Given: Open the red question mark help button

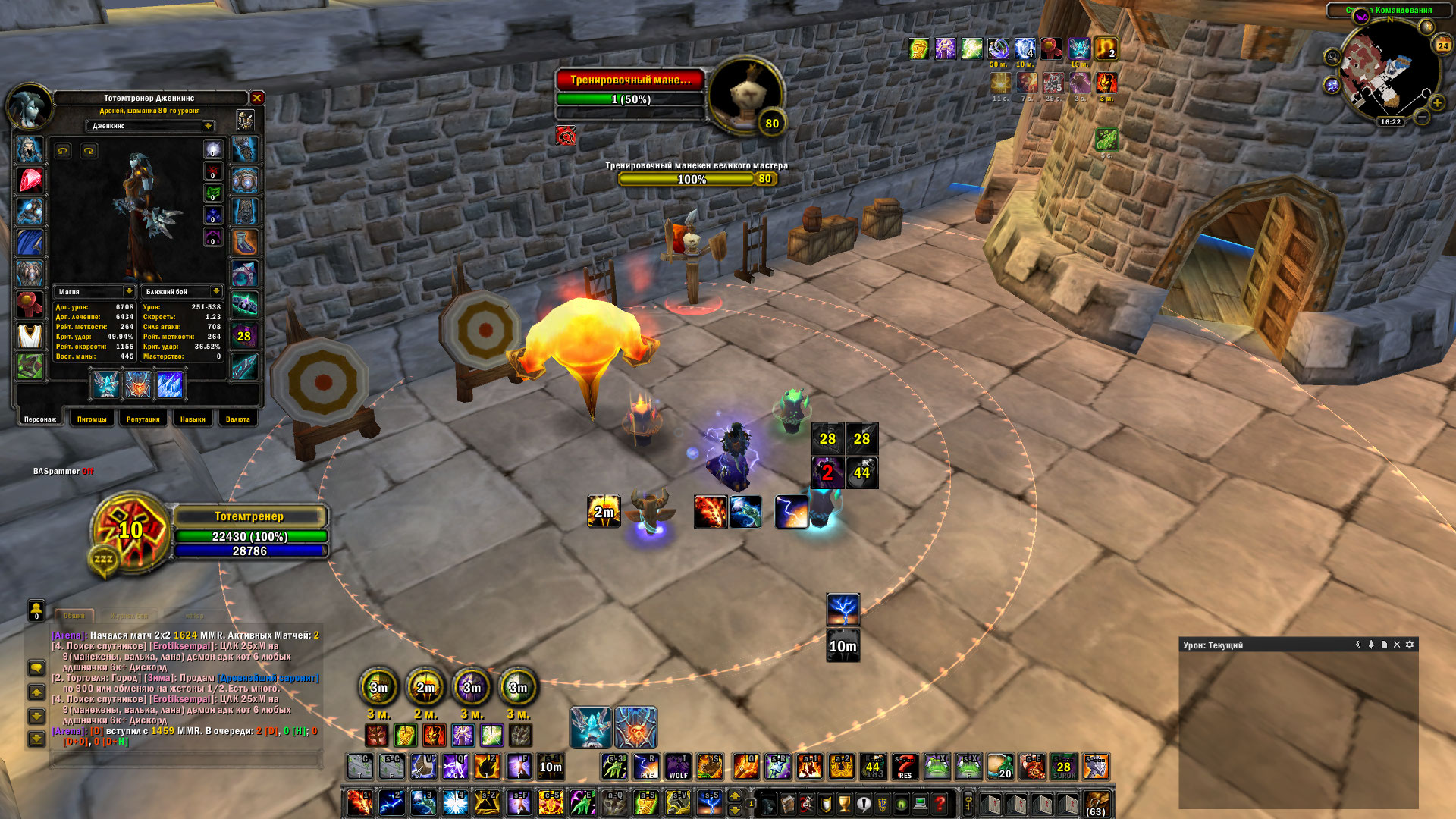Looking at the screenshot, I should click(x=940, y=803).
